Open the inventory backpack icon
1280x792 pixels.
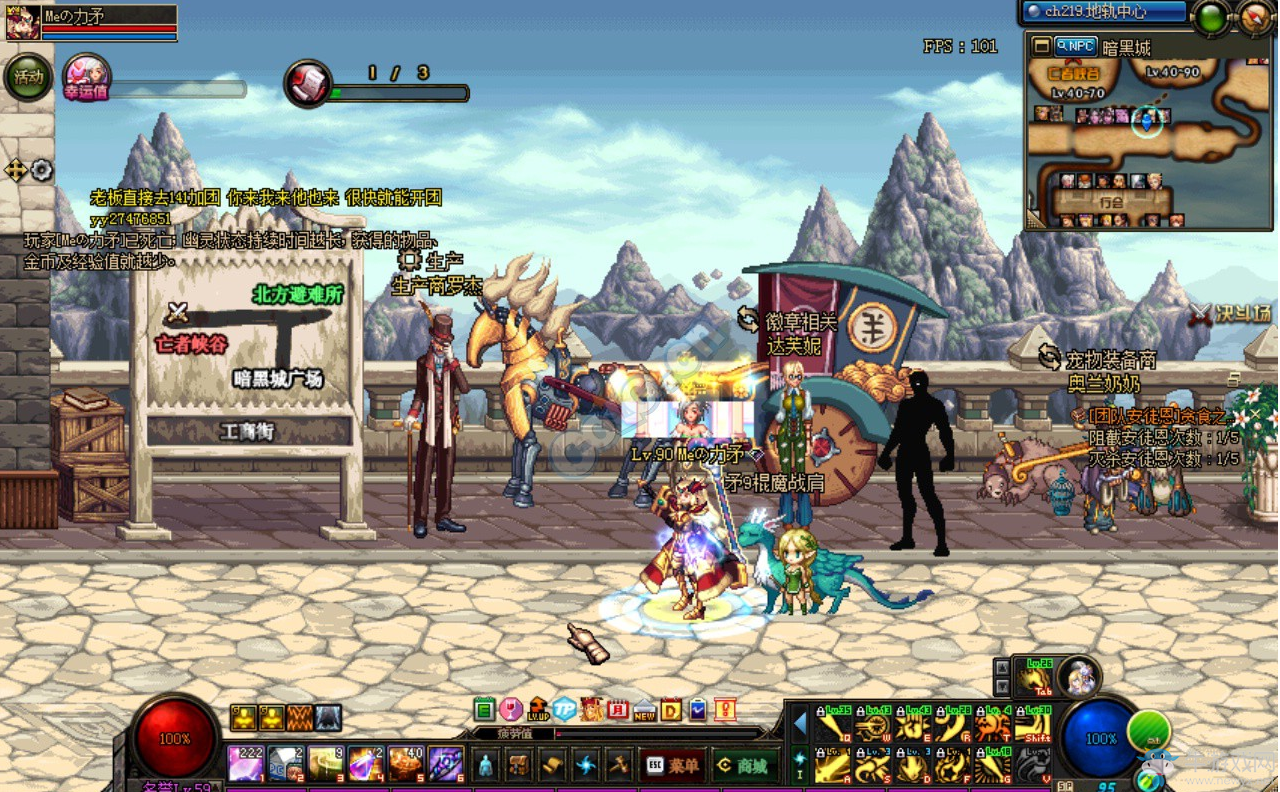519,766
